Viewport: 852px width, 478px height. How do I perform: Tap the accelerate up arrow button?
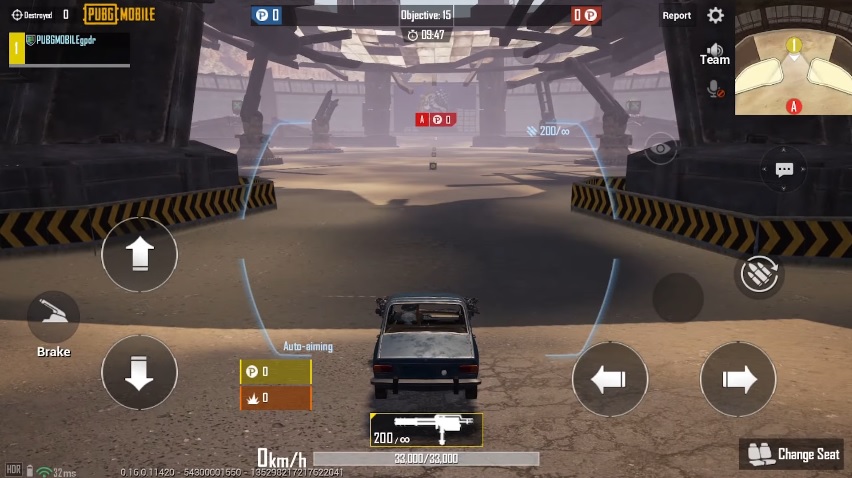(x=139, y=255)
